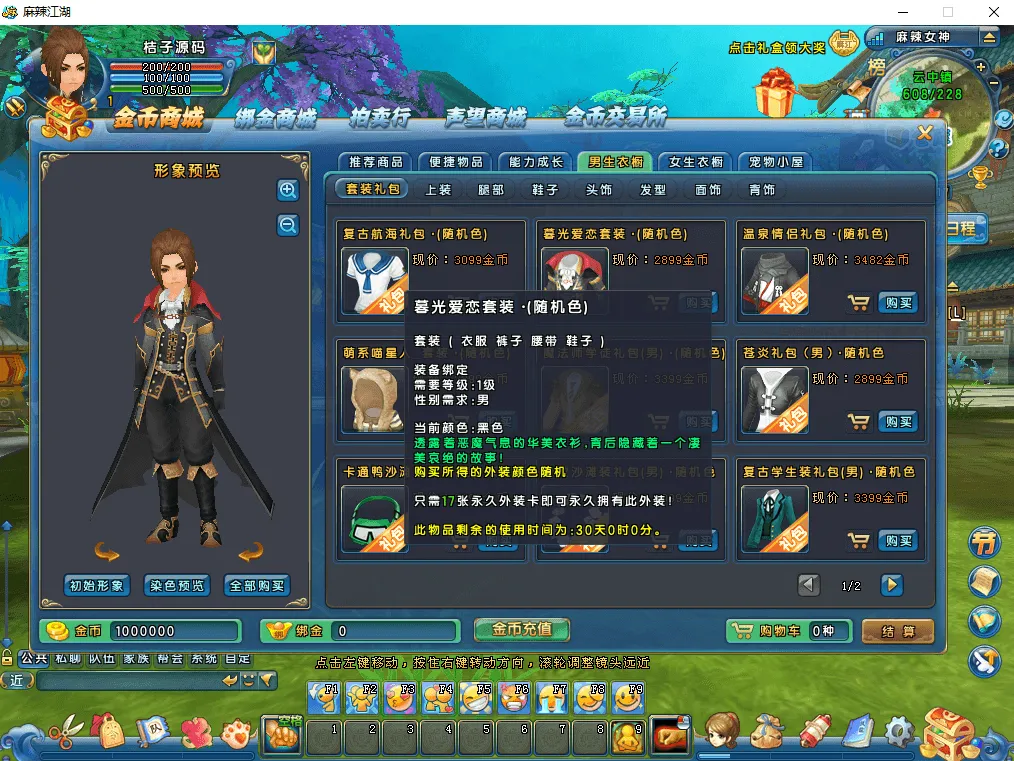This screenshot has width=1014, height=761.
Task: Close the gold shop window
Action: tap(925, 133)
